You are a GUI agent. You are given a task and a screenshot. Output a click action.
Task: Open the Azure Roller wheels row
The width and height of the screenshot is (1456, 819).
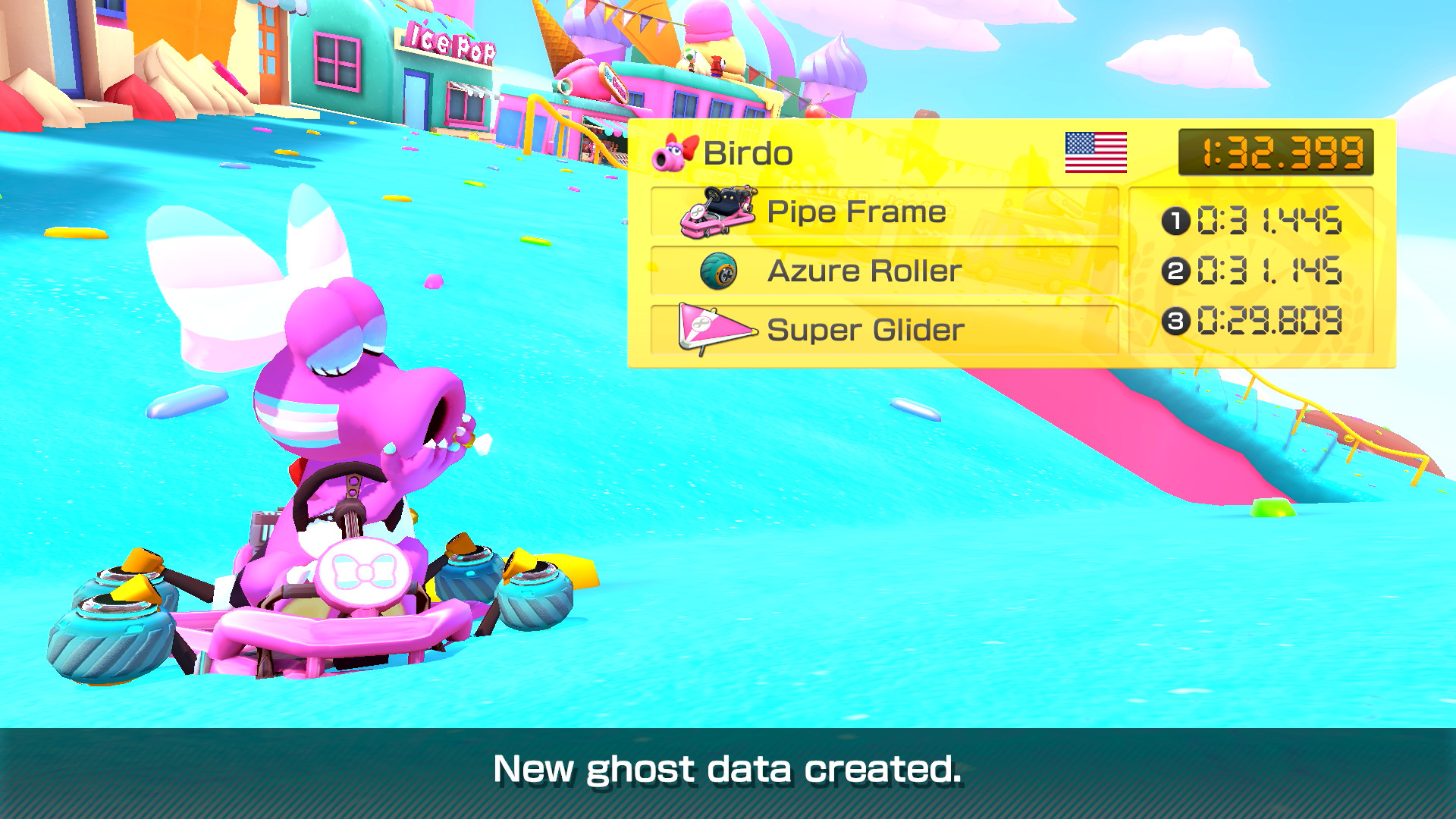click(x=887, y=271)
